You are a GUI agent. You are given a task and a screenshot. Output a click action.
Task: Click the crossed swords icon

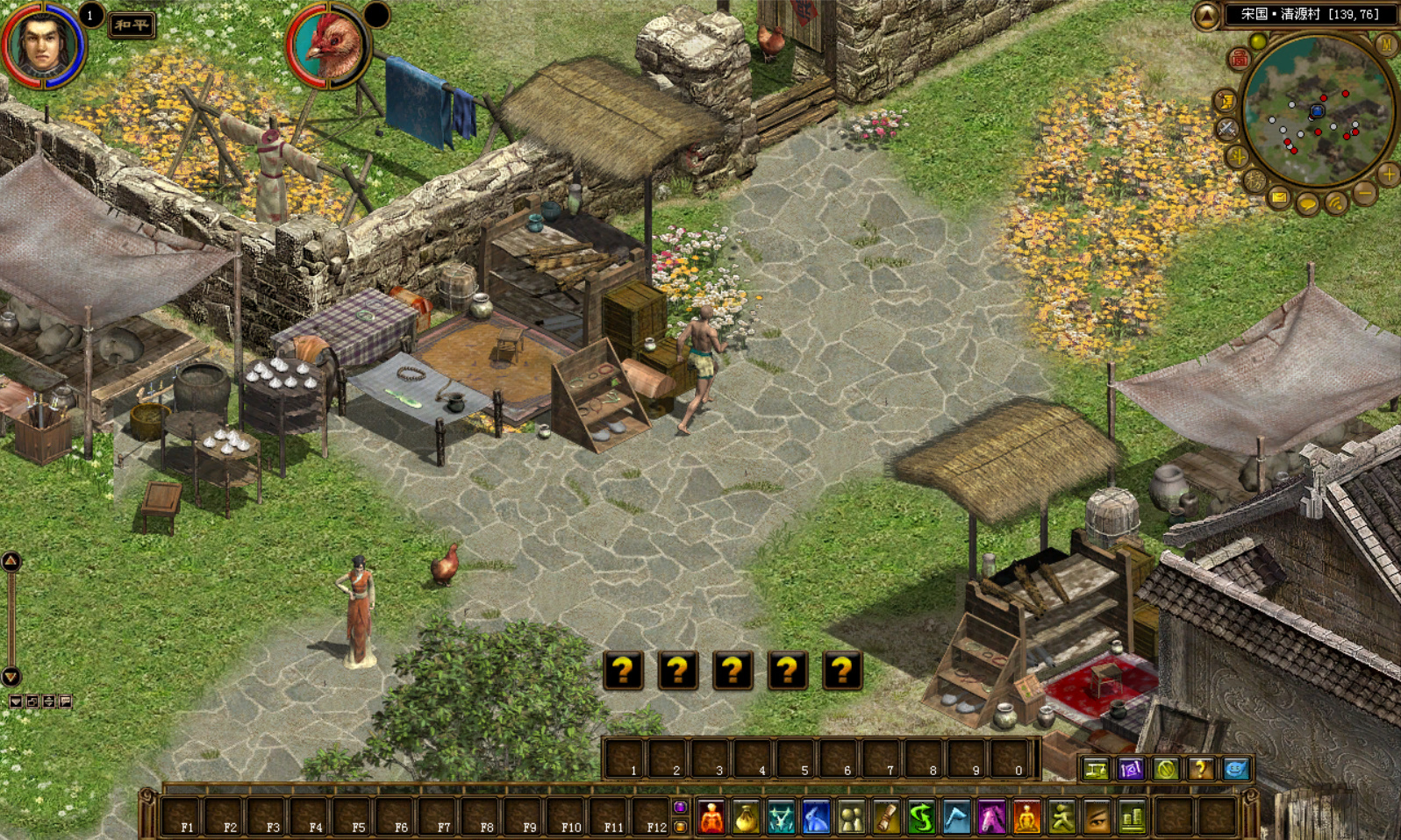(x=1226, y=129)
